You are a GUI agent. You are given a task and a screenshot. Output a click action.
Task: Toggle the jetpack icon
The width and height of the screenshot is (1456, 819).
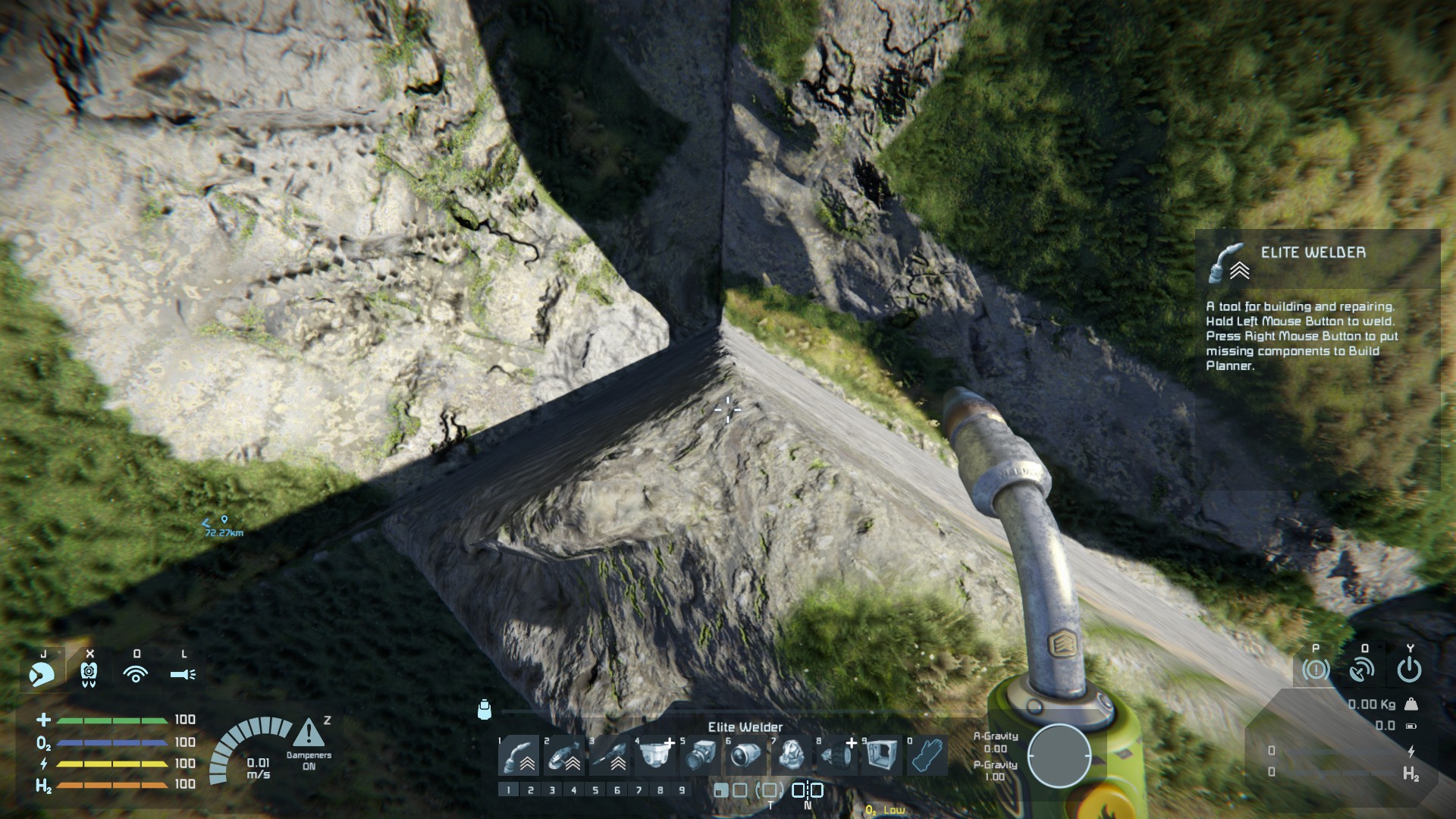pyautogui.click(x=89, y=673)
